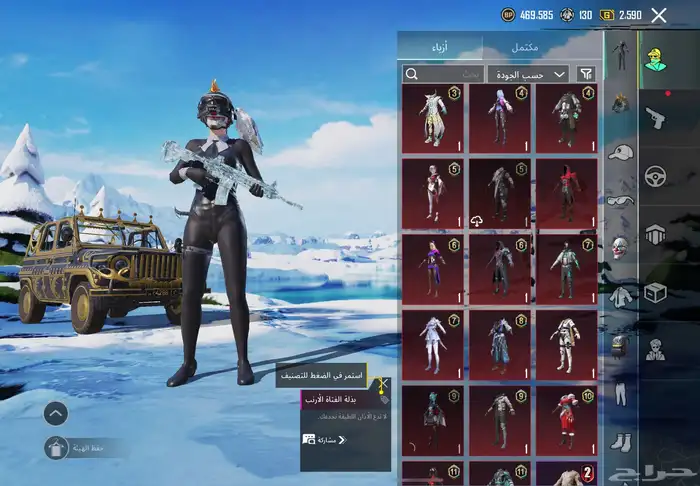Switch to the مكتمل (complete) tab
The width and height of the screenshot is (700, 486).
525,47
